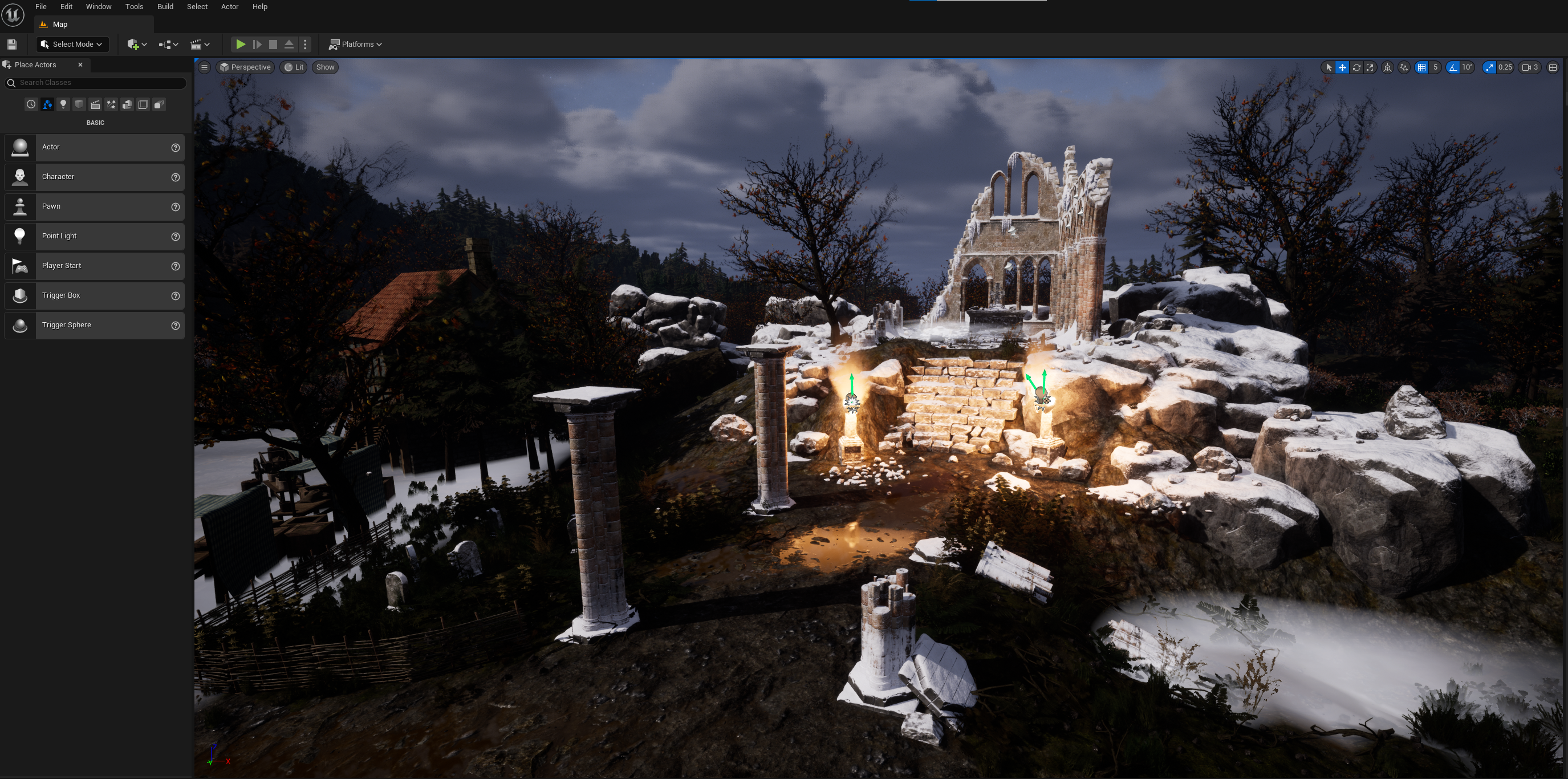Open the Select Mode dropdown
The image size is (1568, 779).
pos(72,44)
